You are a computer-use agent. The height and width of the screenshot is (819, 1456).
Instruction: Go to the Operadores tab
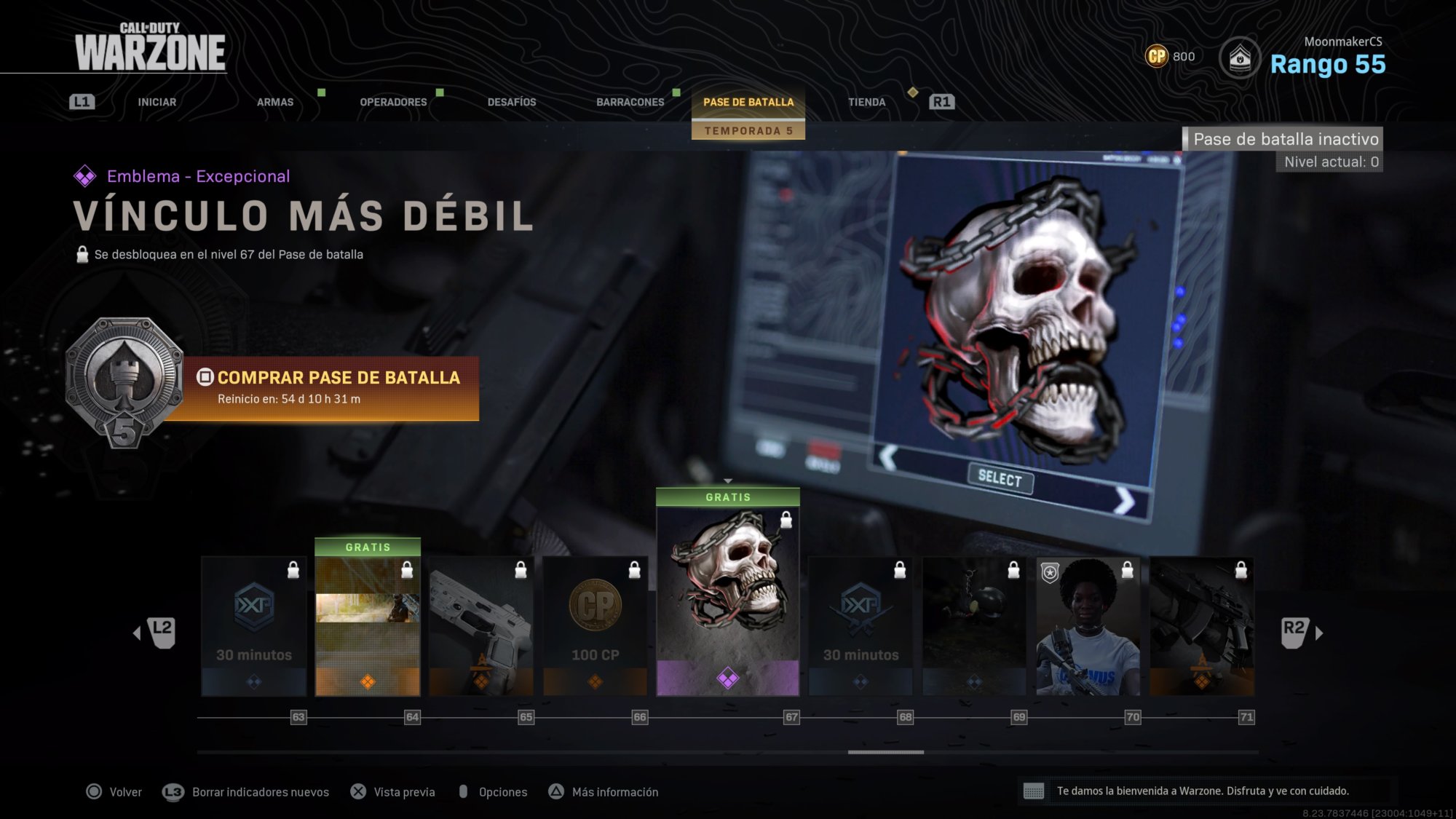coord(393,102)
